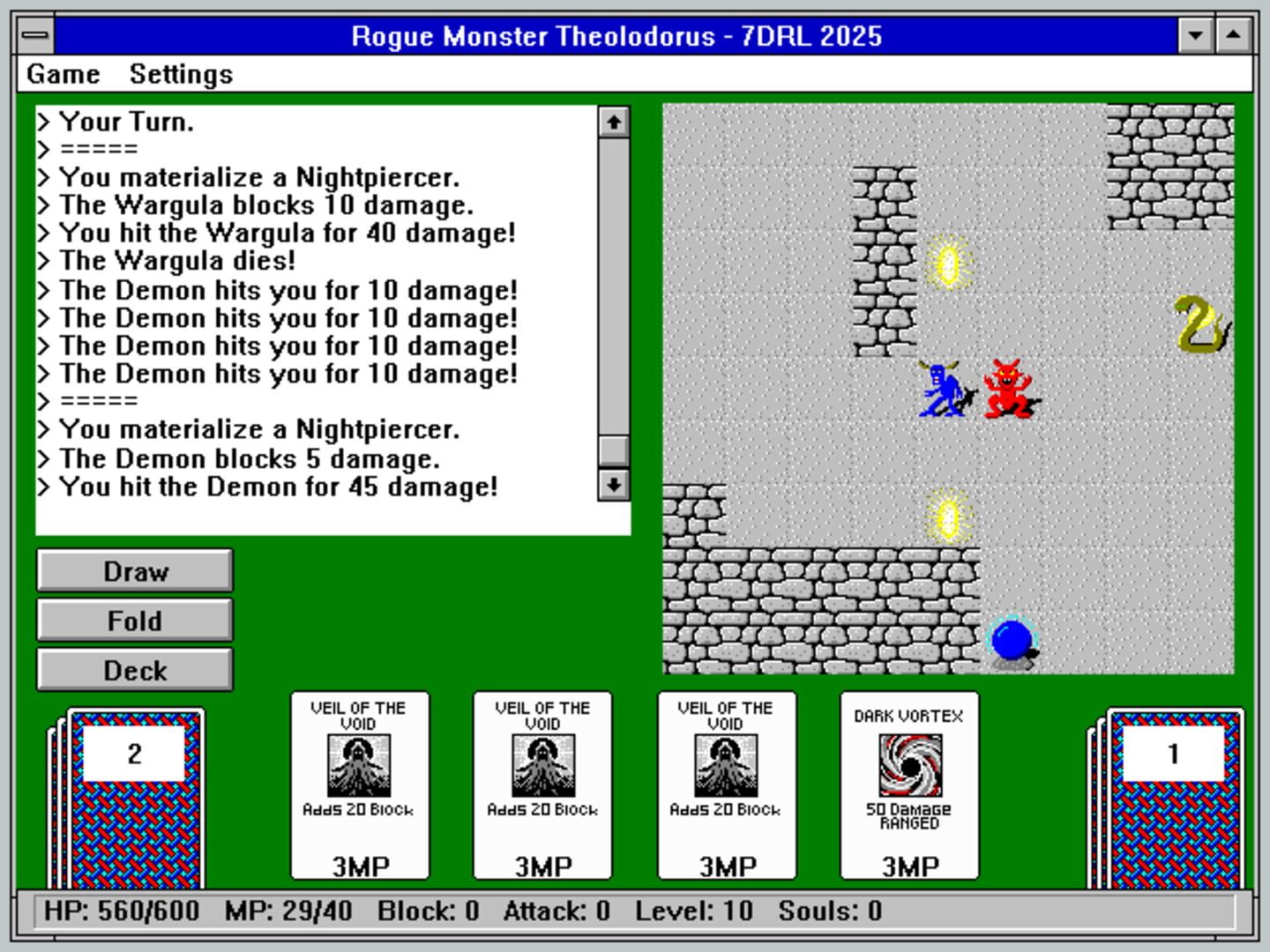Play the rightmost Veil of the Void card
Screen dimensions: 1270x952
[727, 787]
